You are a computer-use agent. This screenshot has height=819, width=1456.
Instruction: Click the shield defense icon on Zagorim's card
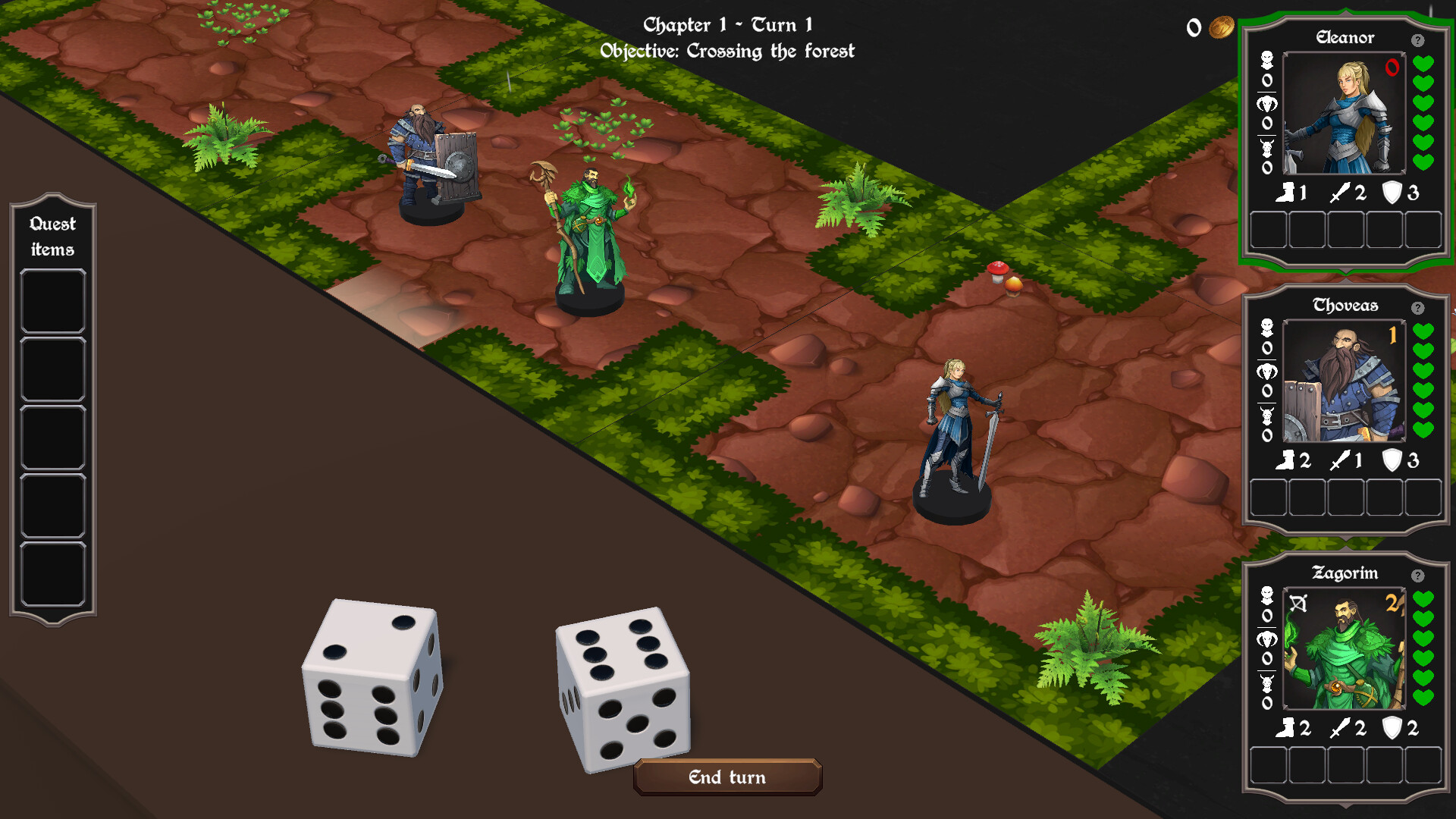pos(1392,728)
